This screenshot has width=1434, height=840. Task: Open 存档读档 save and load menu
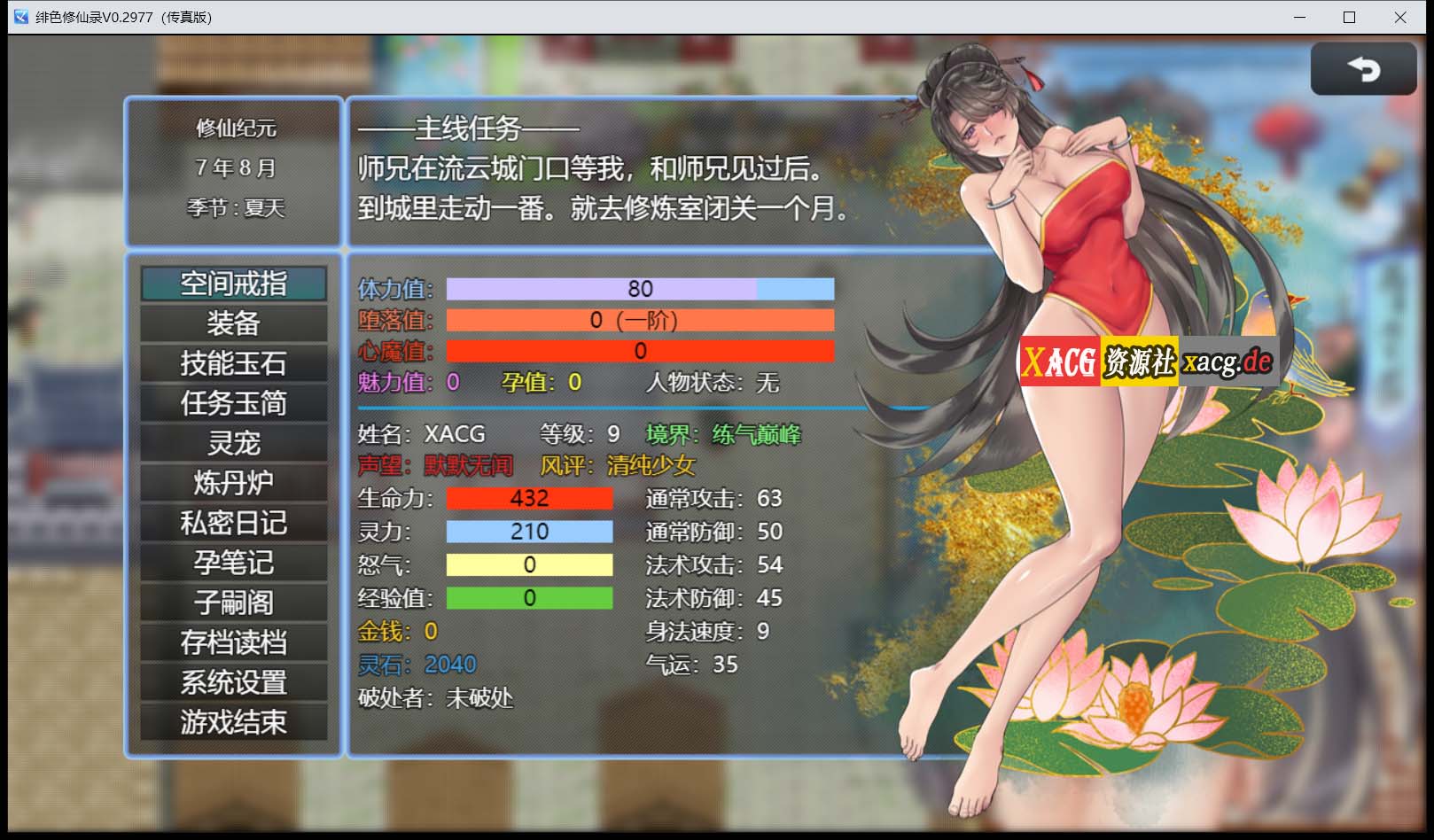(234, 642)
